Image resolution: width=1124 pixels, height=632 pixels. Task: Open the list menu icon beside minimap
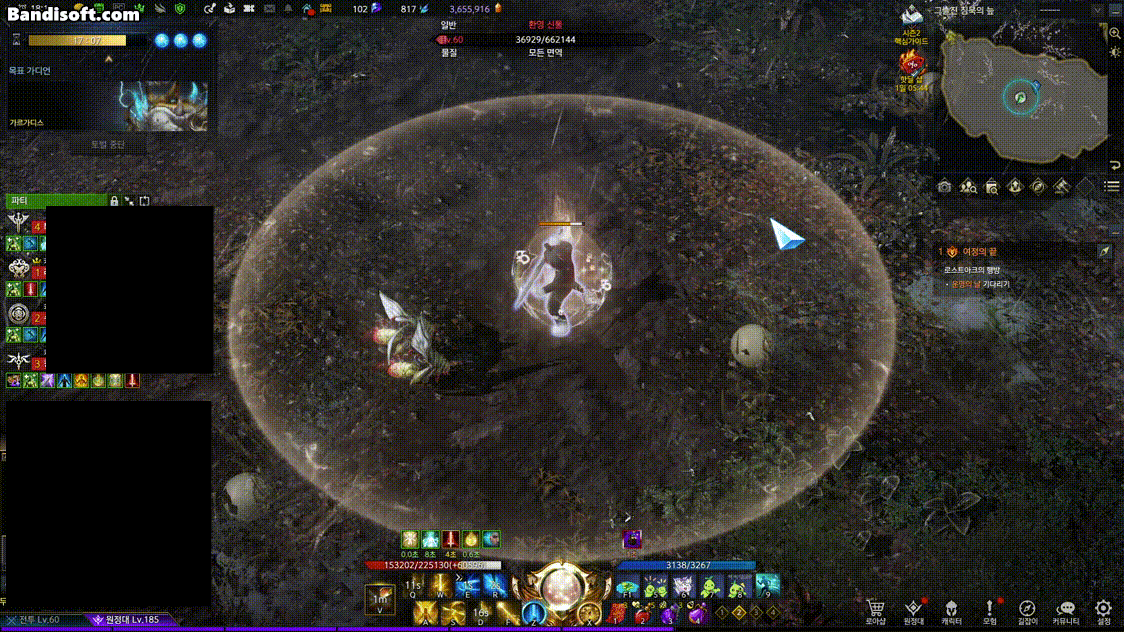(1111, 186)
